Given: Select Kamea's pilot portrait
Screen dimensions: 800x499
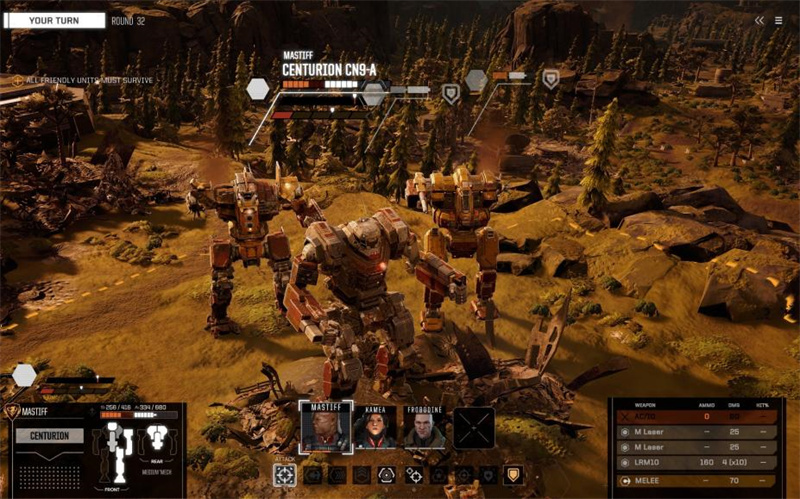Looking at the screenshot, I should pyautogui.click(x=374, y=426).
